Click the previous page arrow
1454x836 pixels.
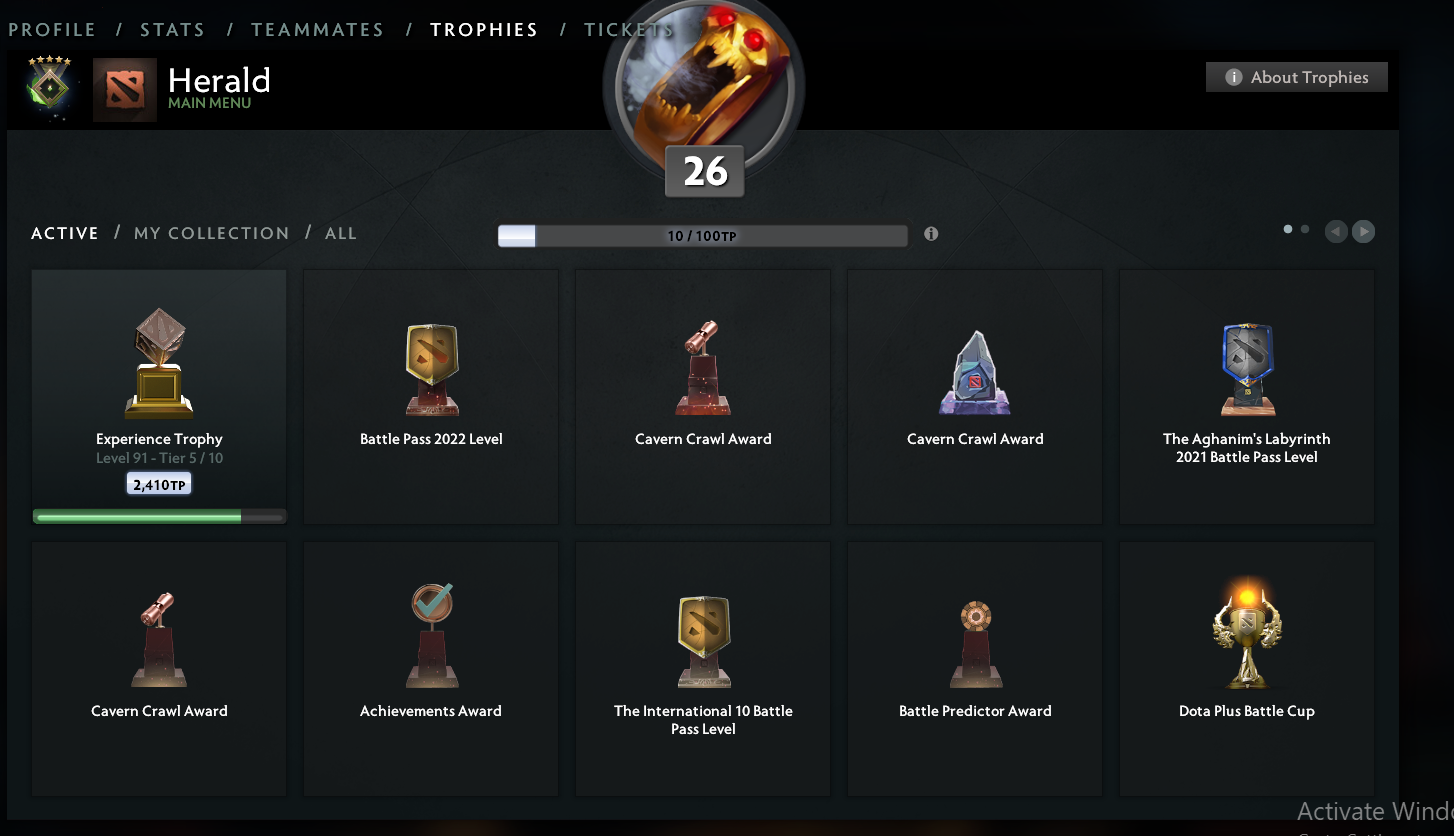pos(1336,231)
